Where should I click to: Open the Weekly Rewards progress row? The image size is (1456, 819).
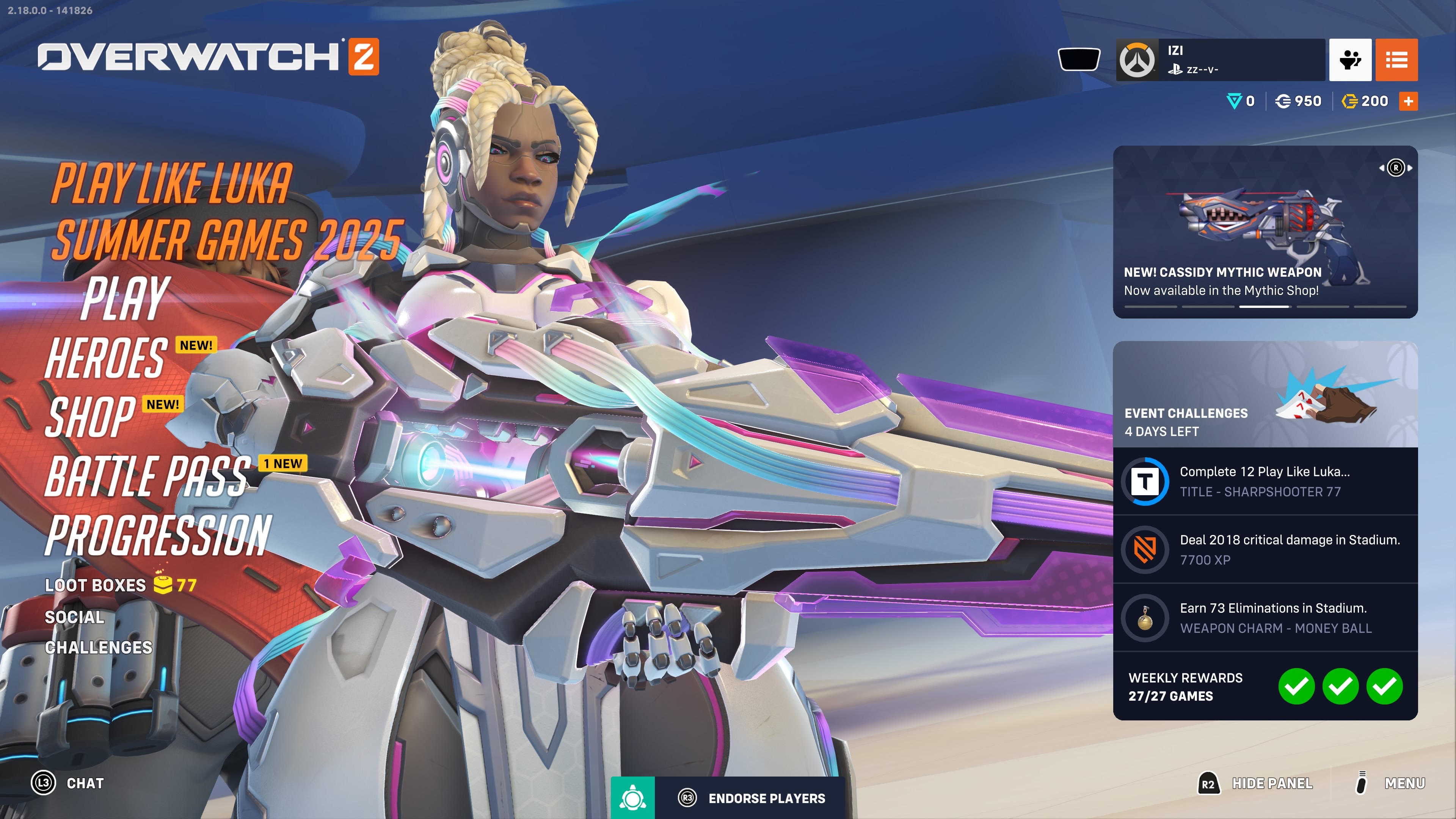click(x=1265, y=686)
